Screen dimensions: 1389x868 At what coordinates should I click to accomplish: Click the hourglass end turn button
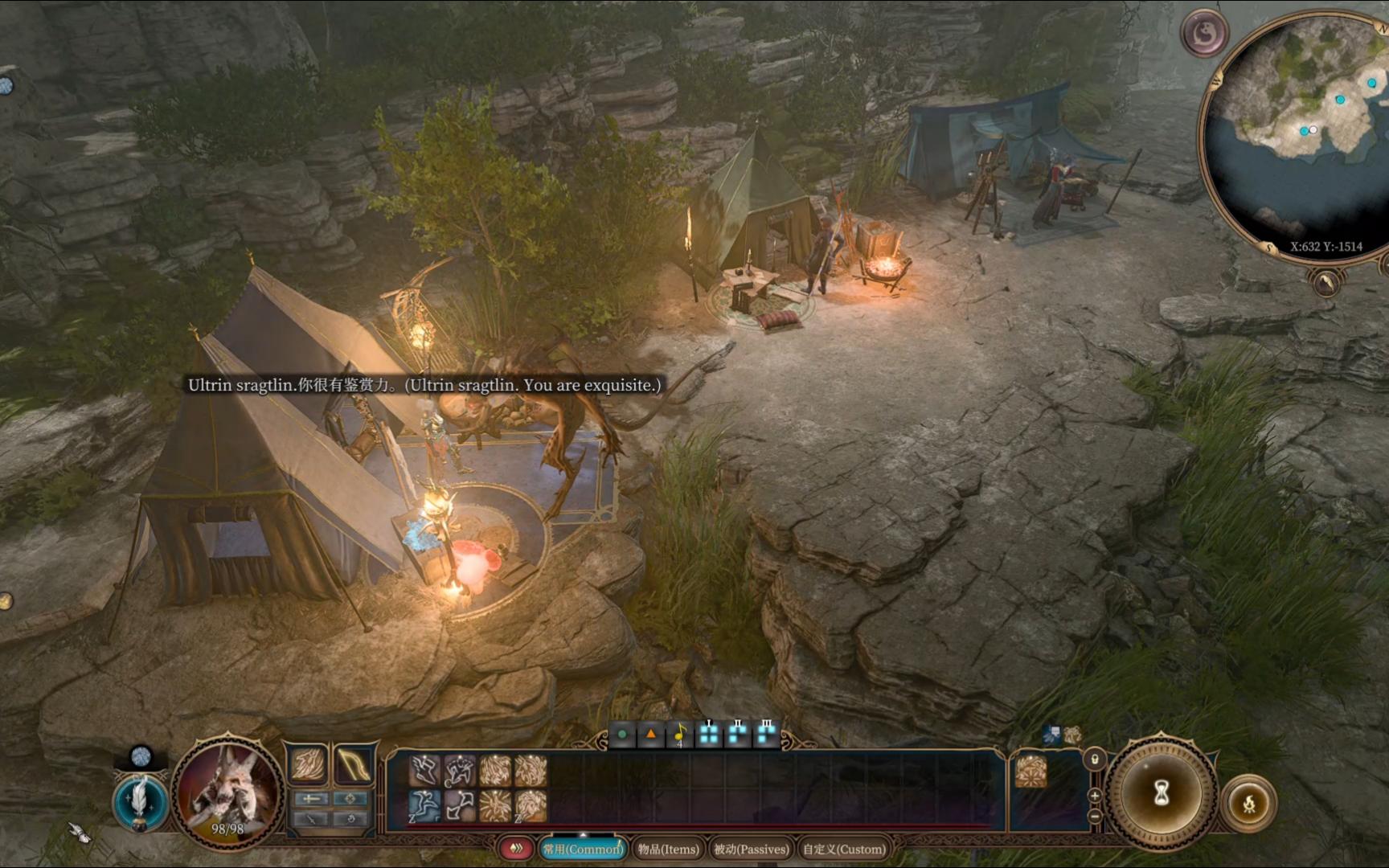1161,793
